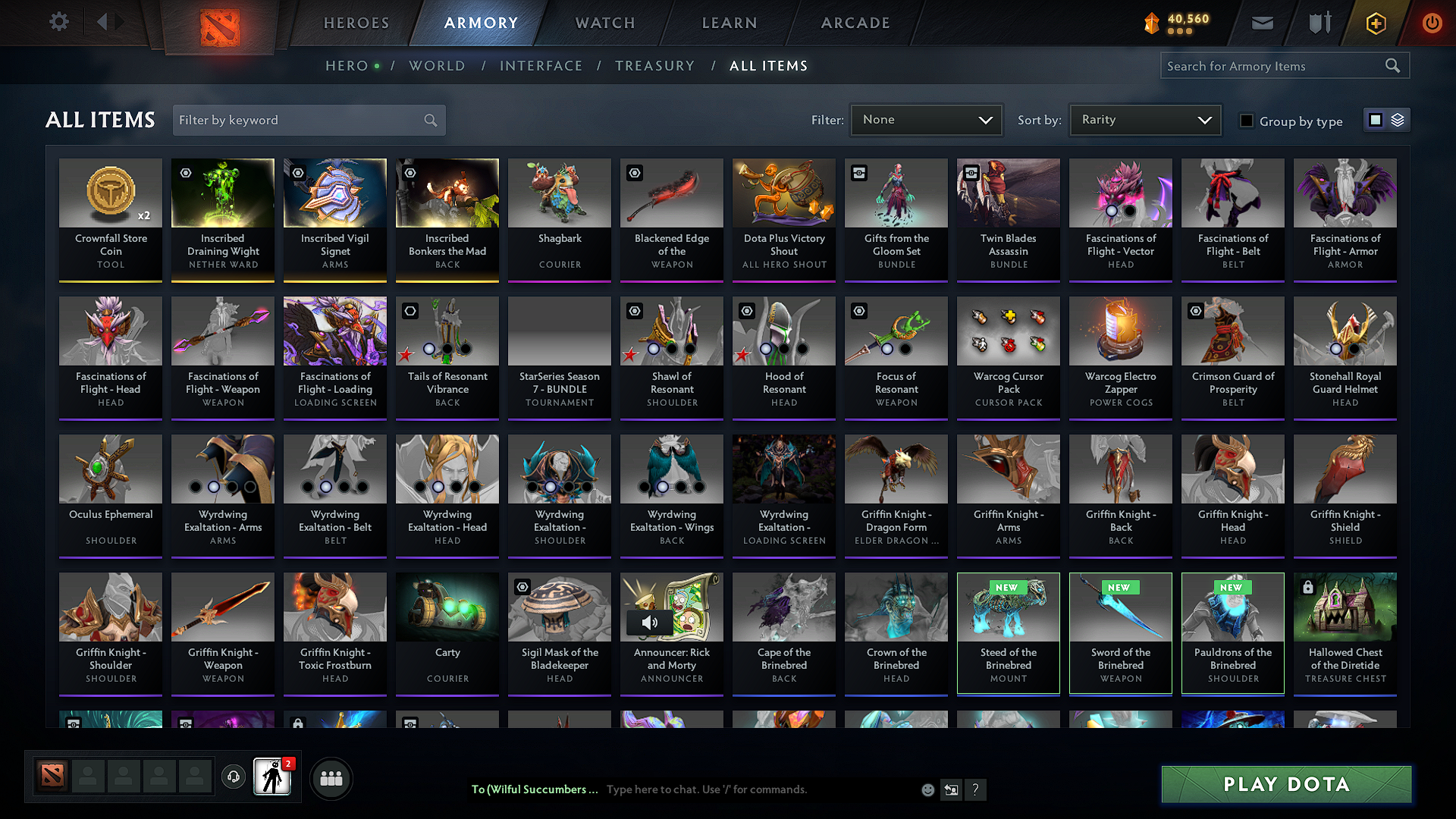Open the friends list icon
This screenshot has height=819, width=1456.
click(x=331, y=777)
